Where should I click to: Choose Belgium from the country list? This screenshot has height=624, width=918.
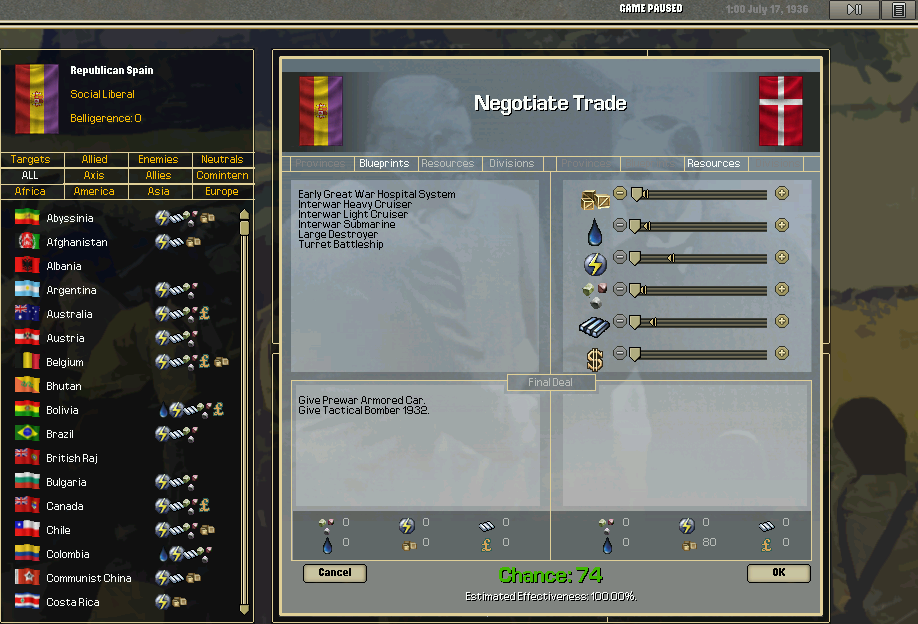click(65, 362)
